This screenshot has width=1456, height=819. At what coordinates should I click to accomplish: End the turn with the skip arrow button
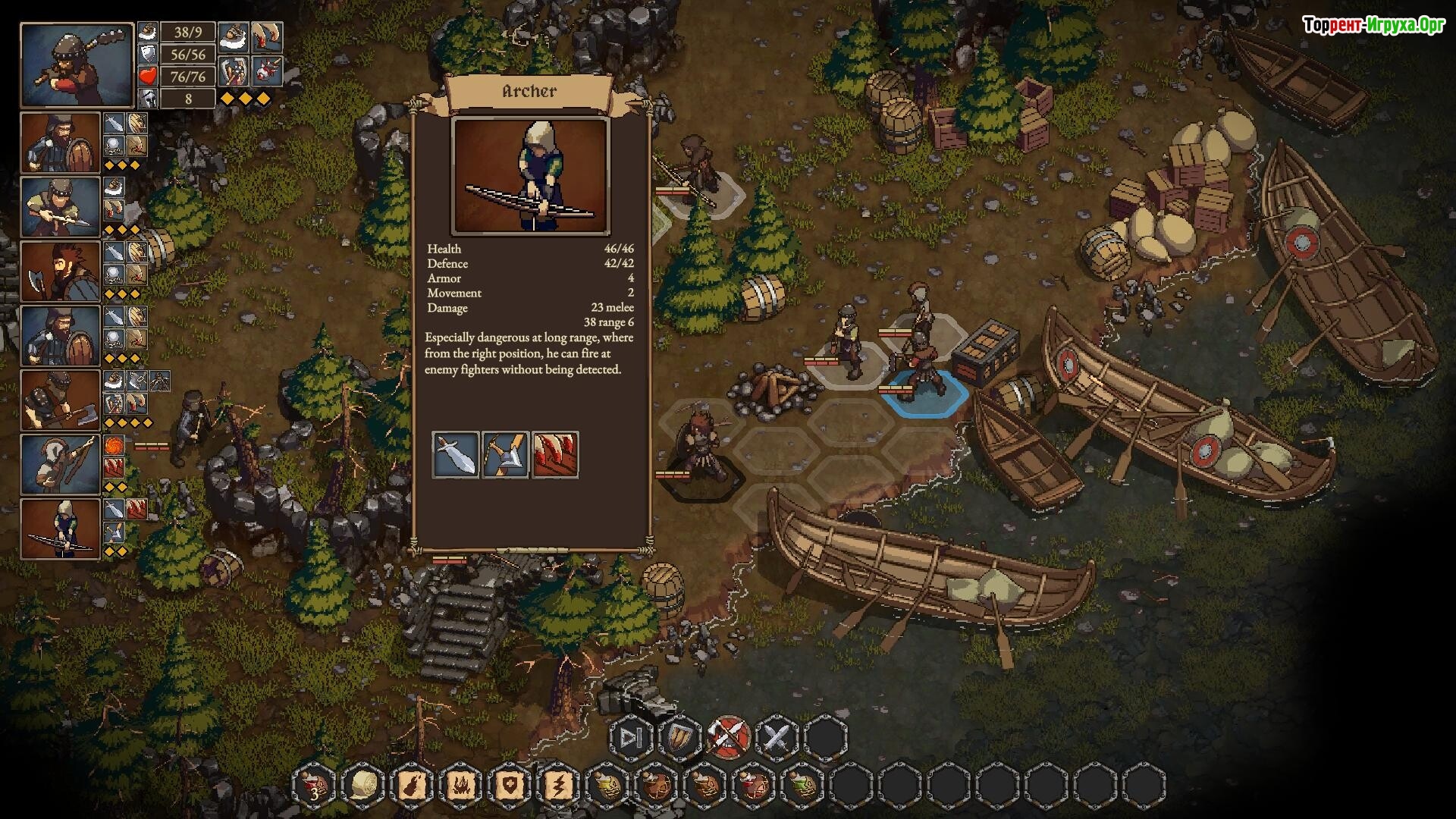click(631, 737)
